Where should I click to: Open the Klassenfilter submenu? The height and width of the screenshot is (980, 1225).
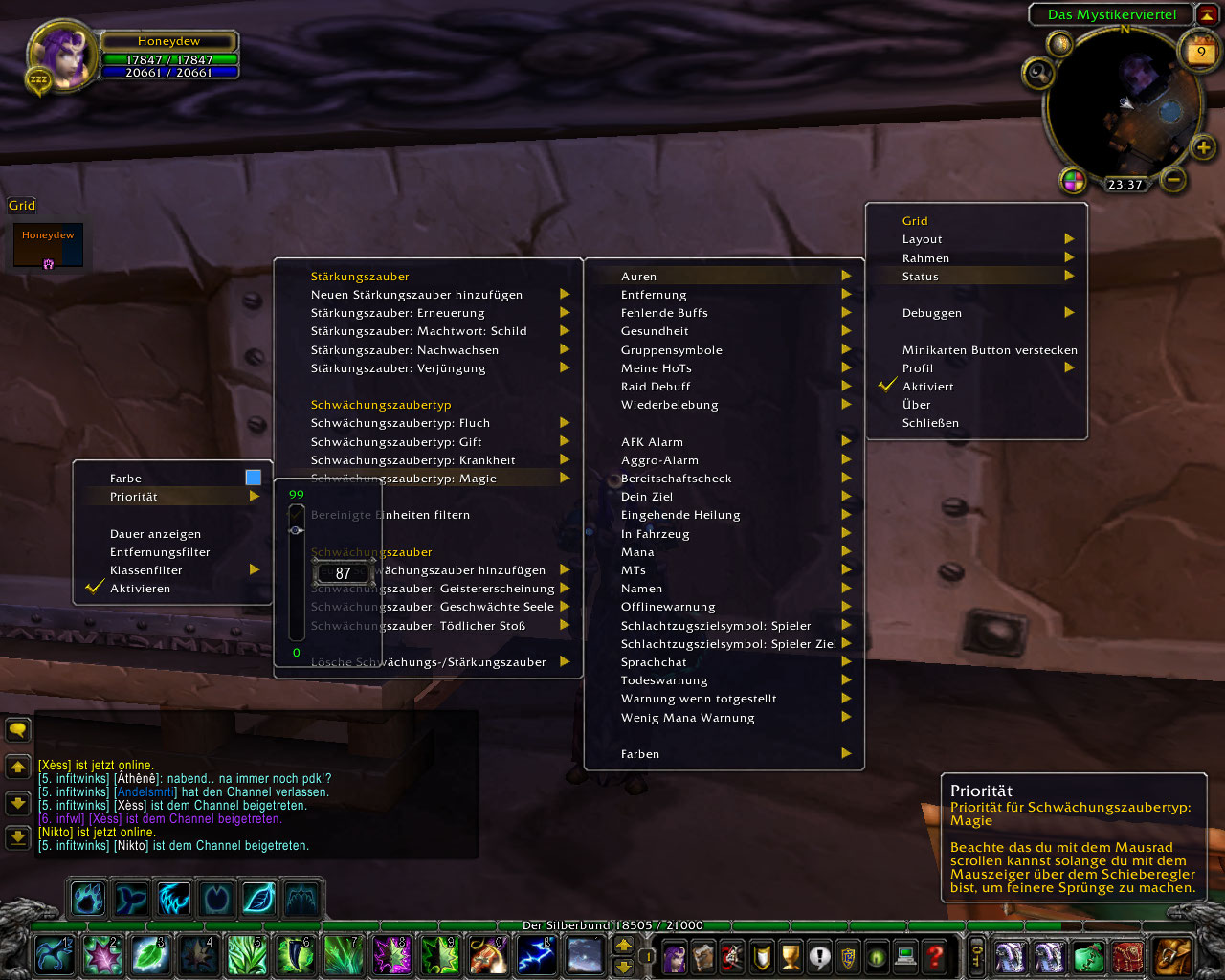tap(145, 570)
